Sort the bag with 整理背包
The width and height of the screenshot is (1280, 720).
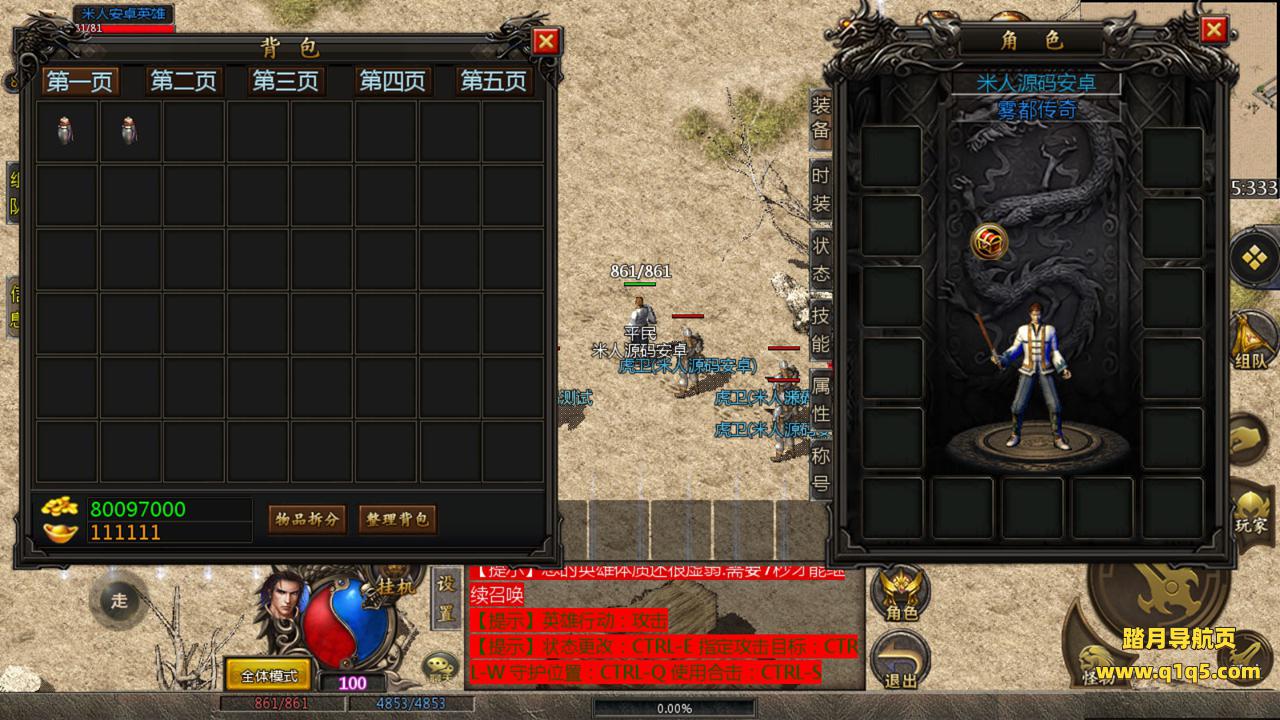tap(397, 519)
